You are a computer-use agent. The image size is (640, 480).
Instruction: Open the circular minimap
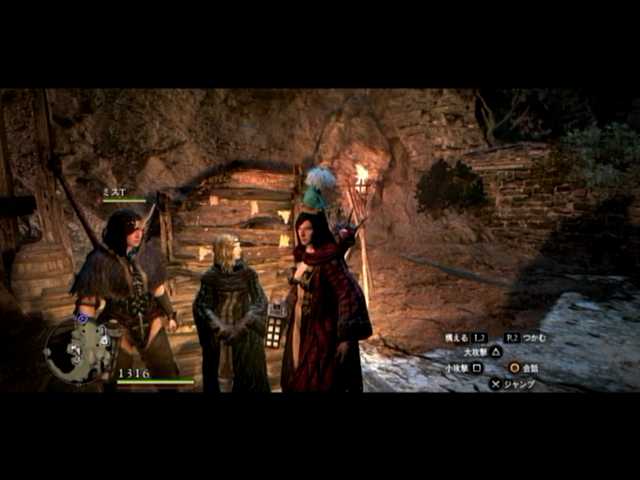tap(77, 349)
